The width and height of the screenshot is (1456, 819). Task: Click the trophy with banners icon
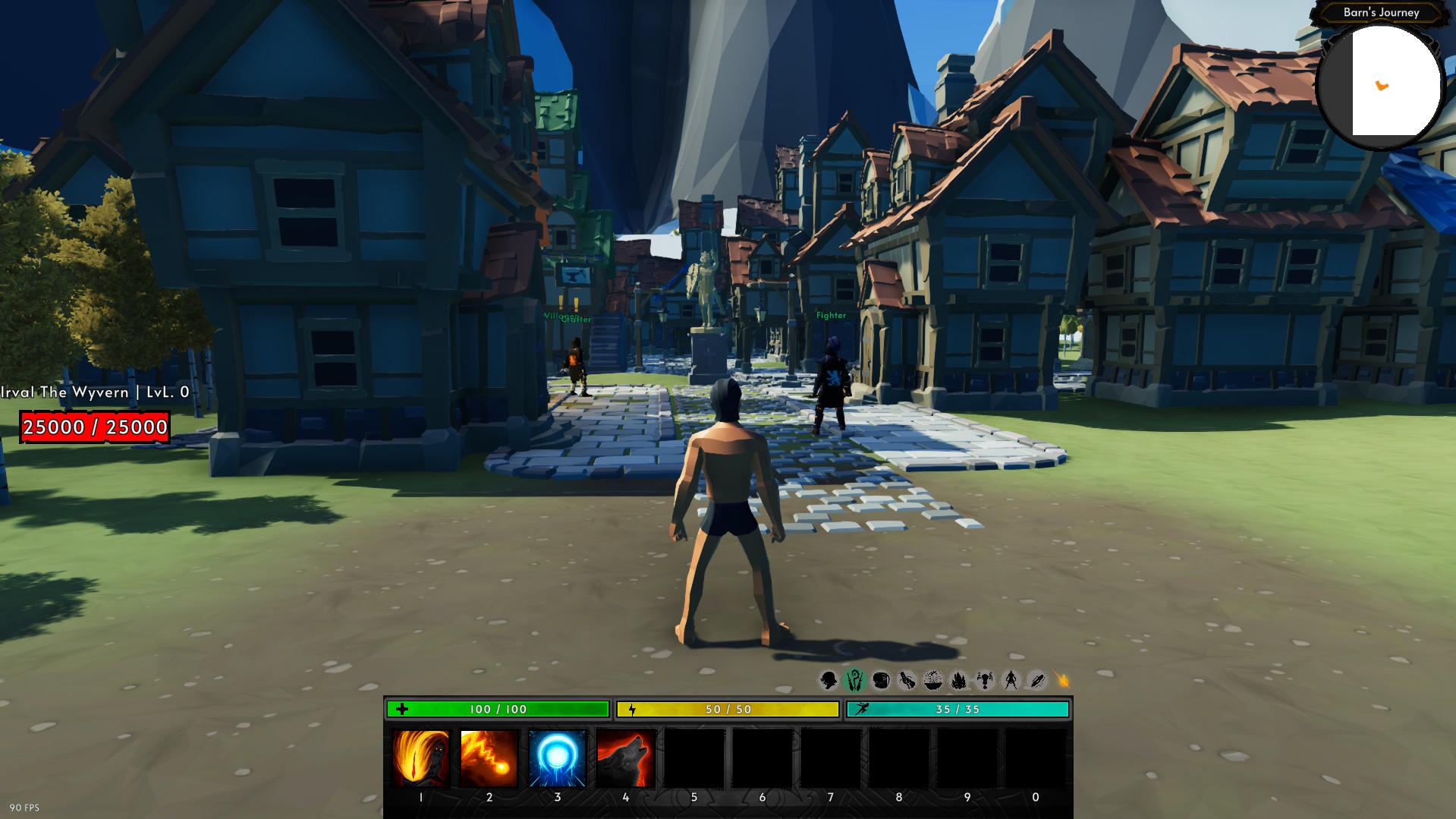pos(985,680)
